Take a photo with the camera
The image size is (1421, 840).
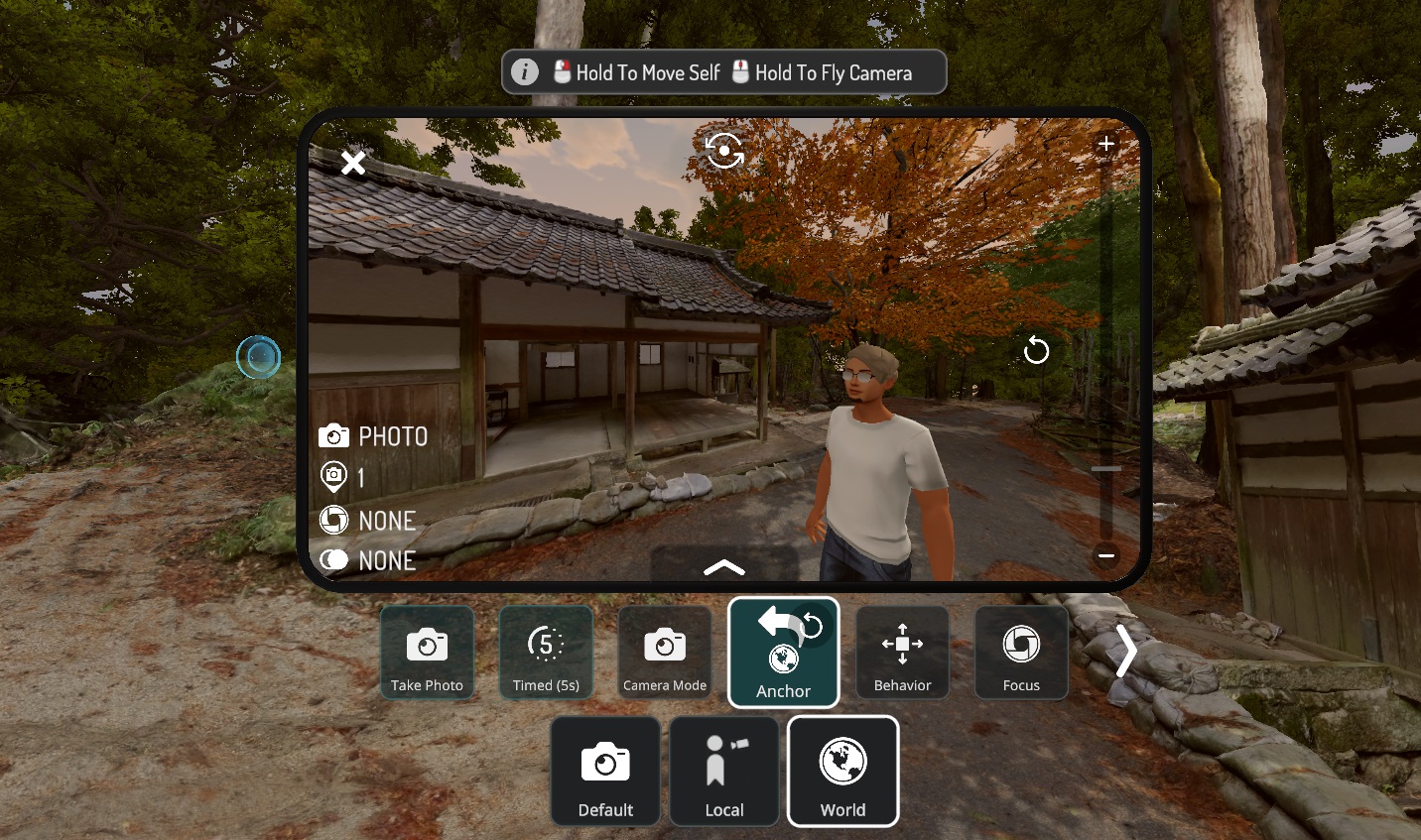(x=427, y=654)
